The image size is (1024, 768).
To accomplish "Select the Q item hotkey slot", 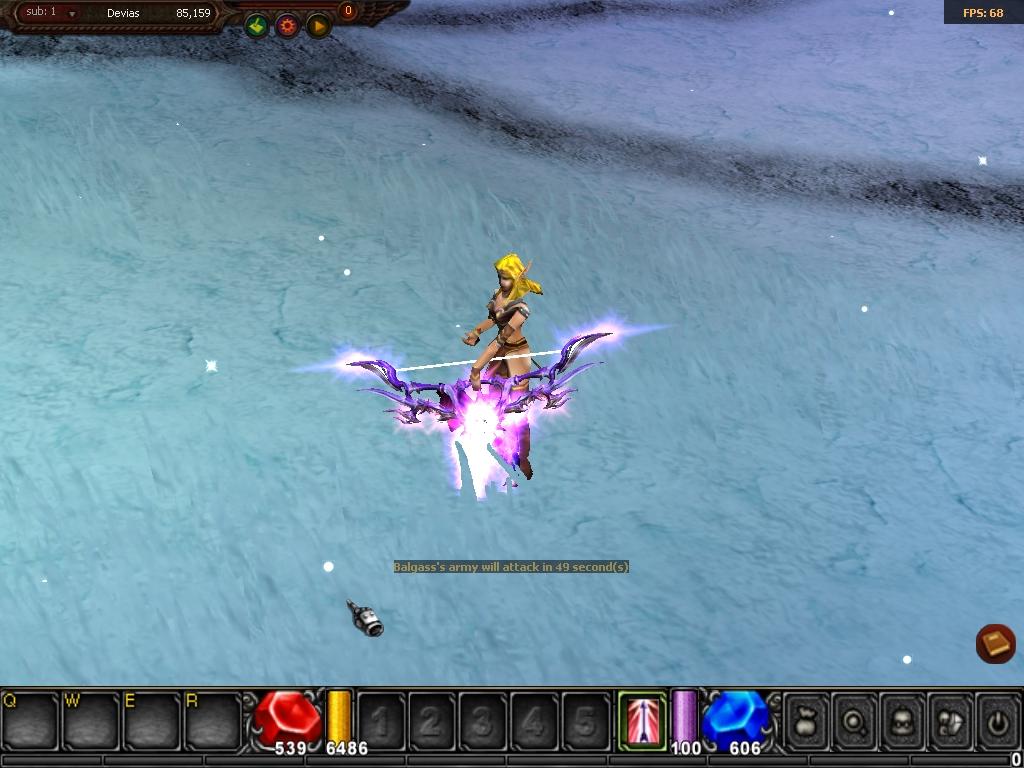I will (30, 719).
